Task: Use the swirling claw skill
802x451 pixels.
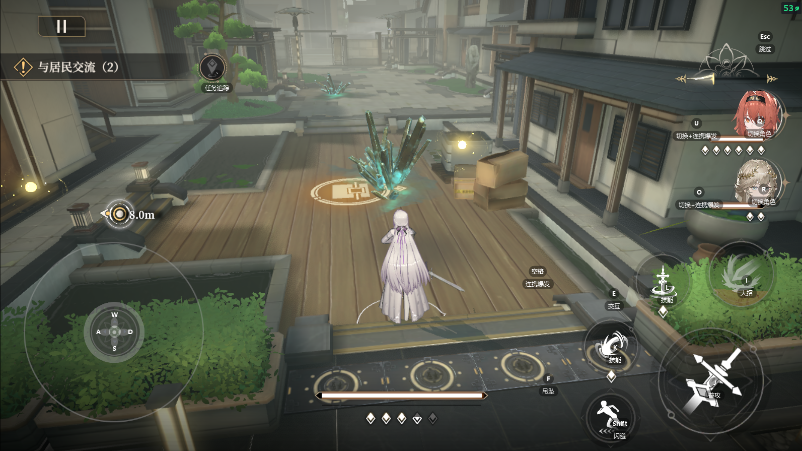Action: point(609,345)
